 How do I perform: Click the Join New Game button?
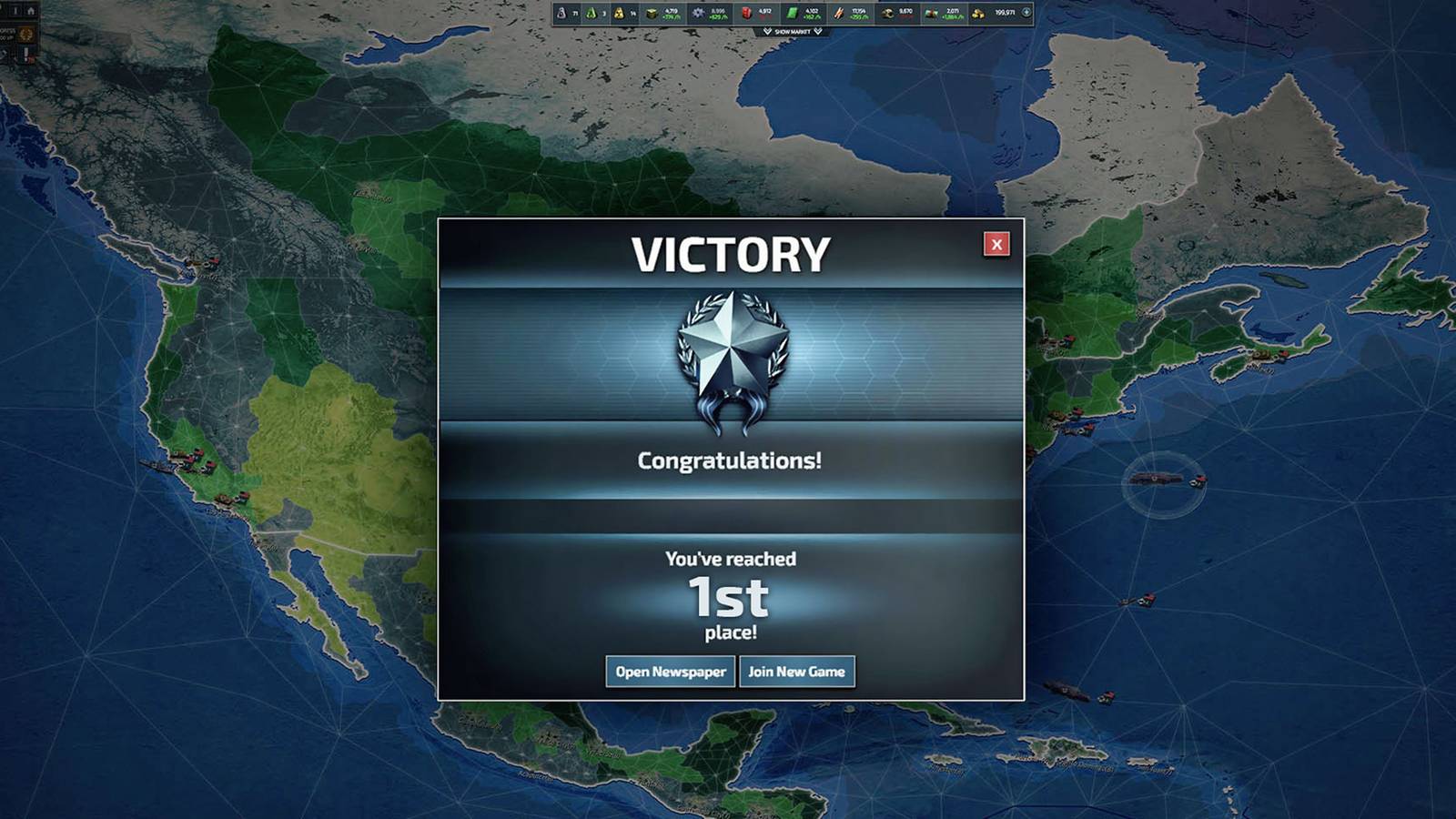pos(797,671)
